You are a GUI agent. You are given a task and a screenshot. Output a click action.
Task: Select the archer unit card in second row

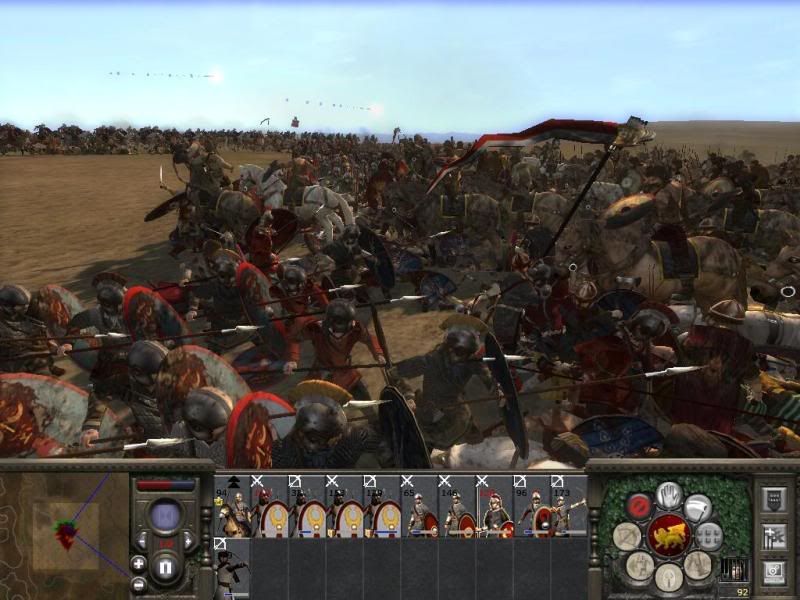[x=232, y=569]
